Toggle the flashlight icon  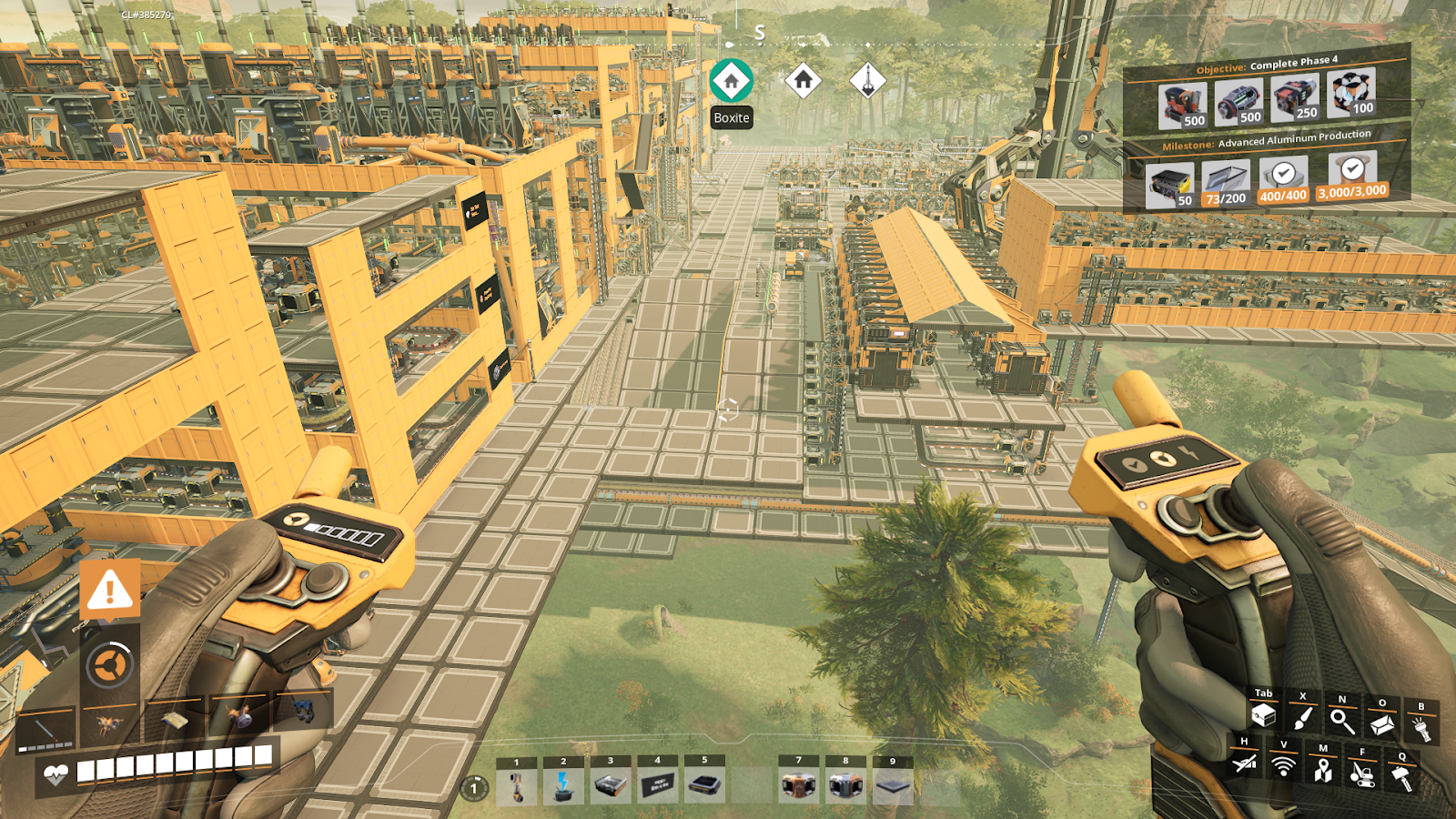point(1421,727)
